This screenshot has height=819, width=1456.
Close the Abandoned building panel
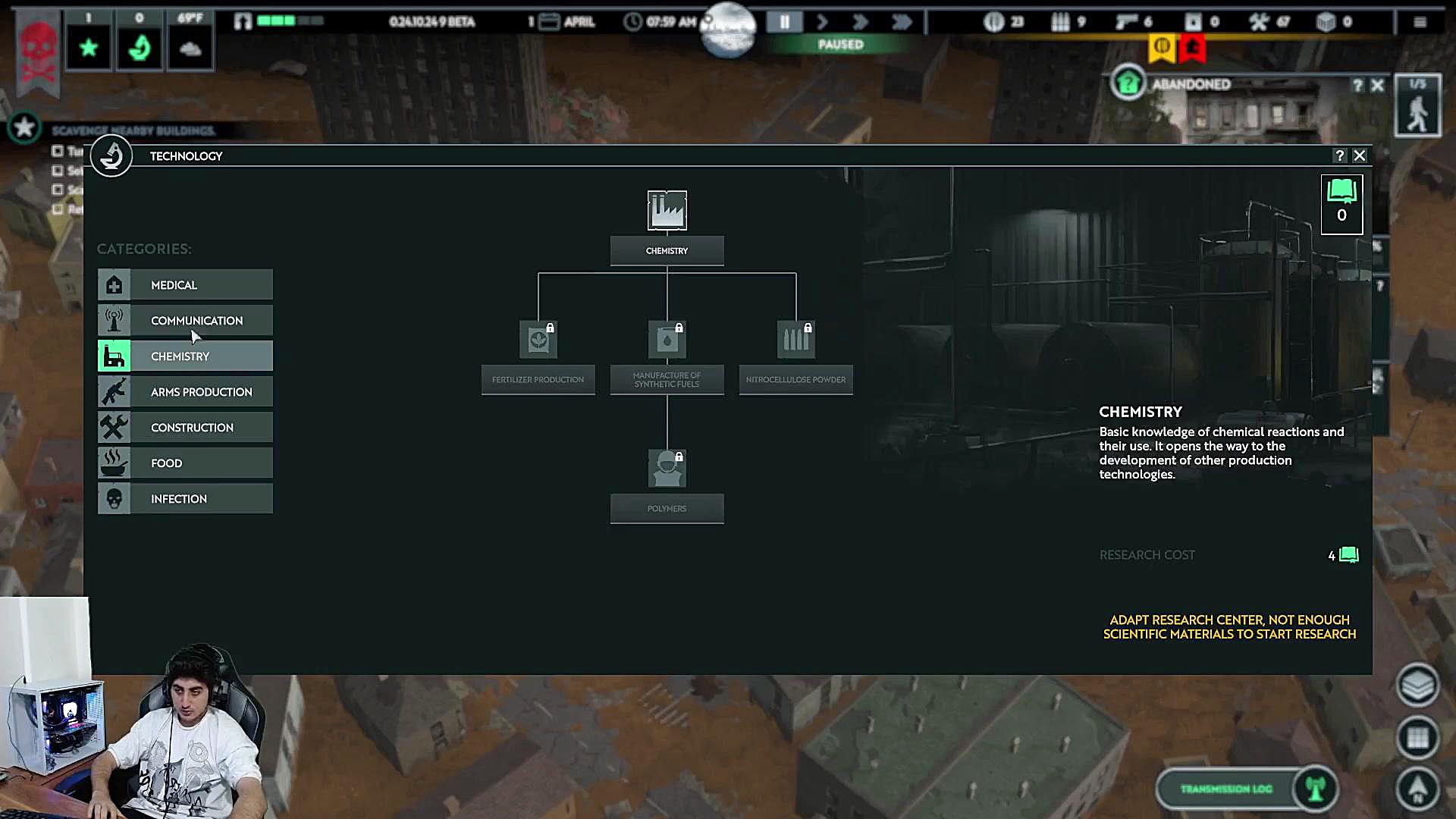1378,86
